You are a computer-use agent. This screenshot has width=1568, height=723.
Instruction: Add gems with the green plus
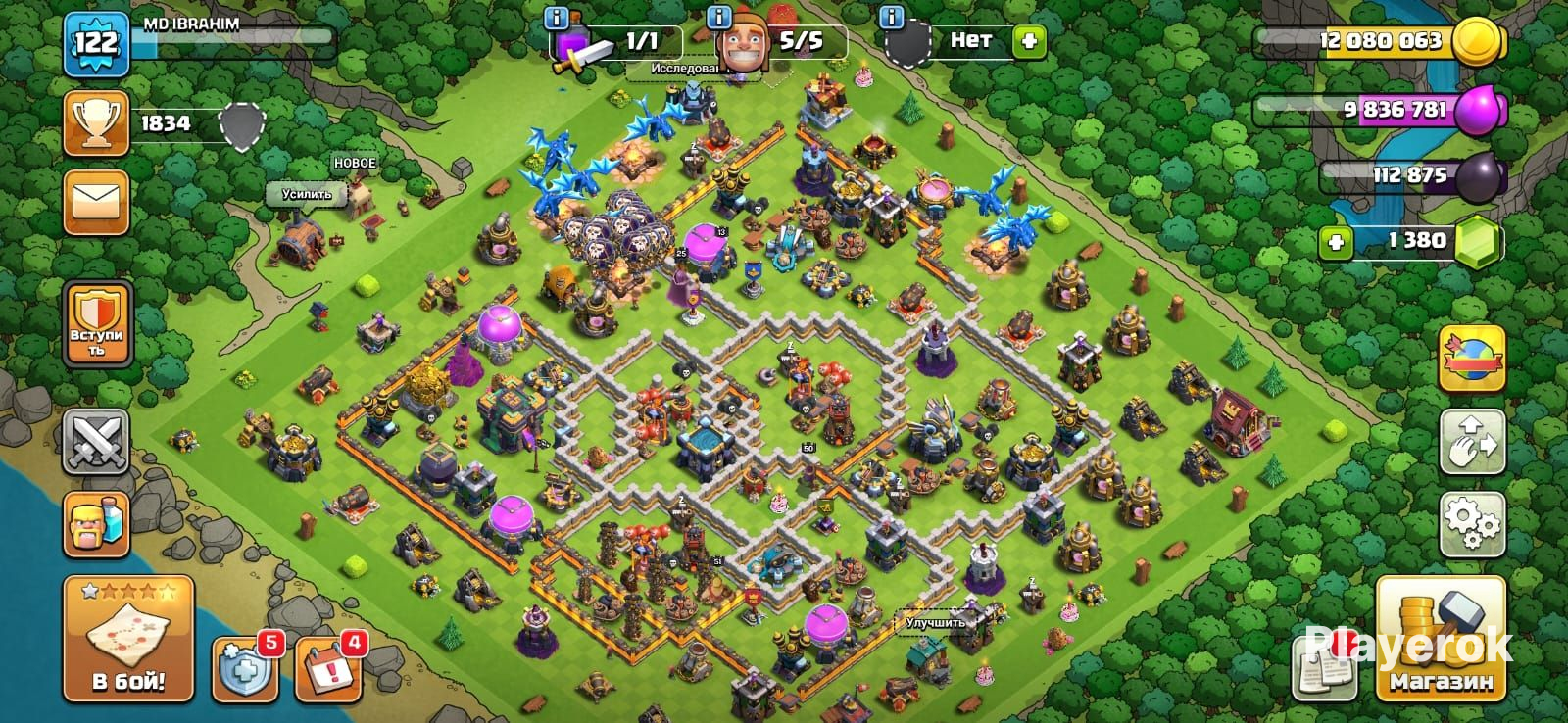[1335, 241]
